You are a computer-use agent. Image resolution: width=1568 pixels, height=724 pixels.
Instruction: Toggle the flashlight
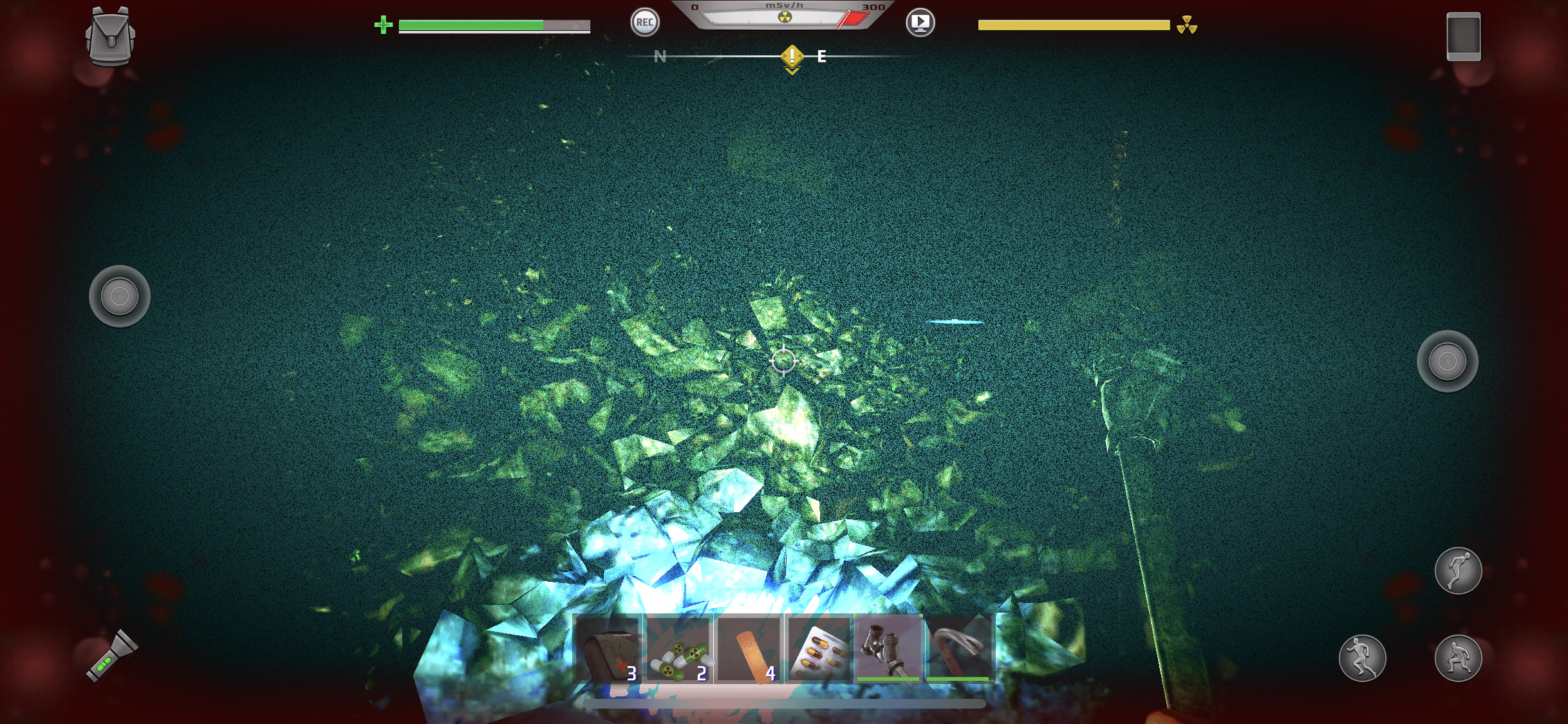(x=112, y=656)
